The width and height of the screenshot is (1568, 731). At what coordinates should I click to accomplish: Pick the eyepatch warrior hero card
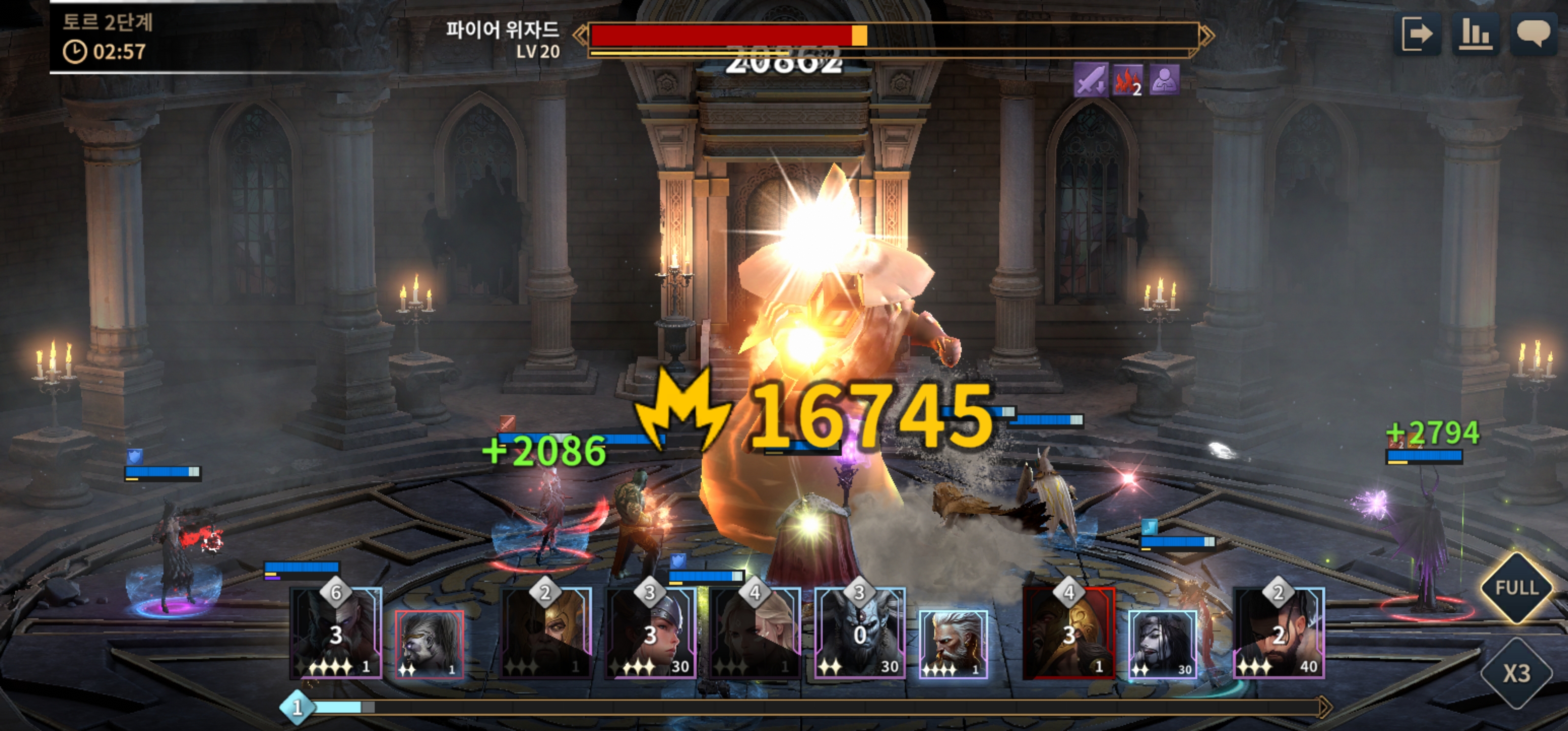(545, 634)
